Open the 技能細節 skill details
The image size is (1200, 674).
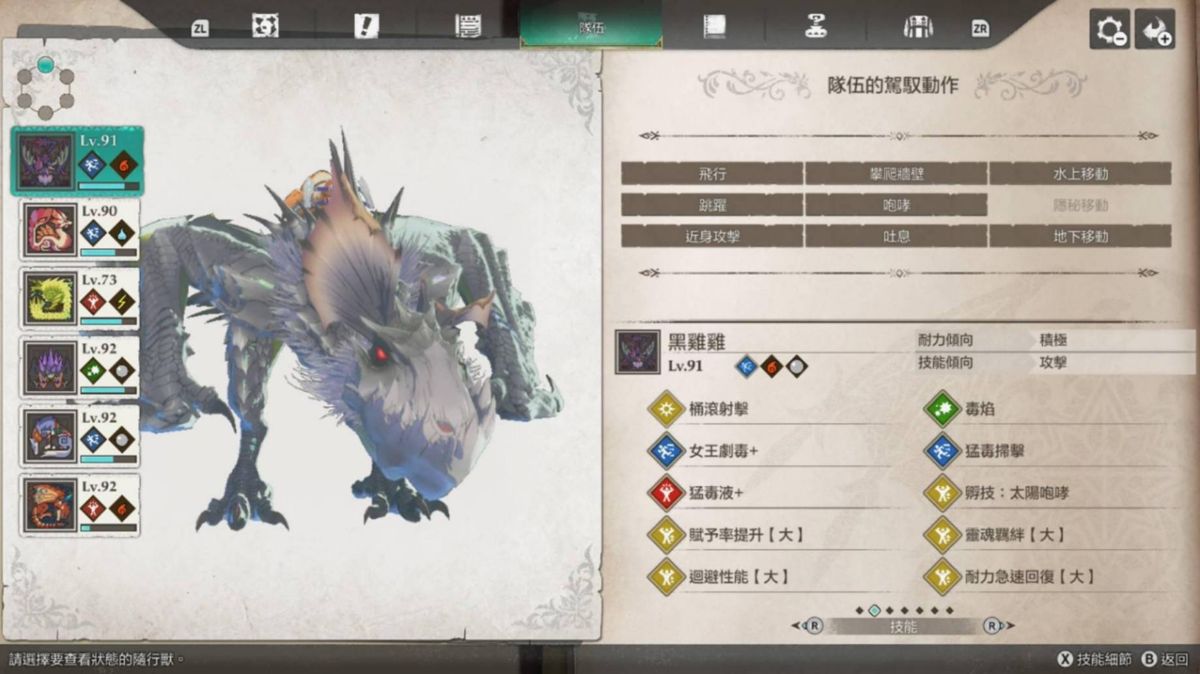[1095, 659]
